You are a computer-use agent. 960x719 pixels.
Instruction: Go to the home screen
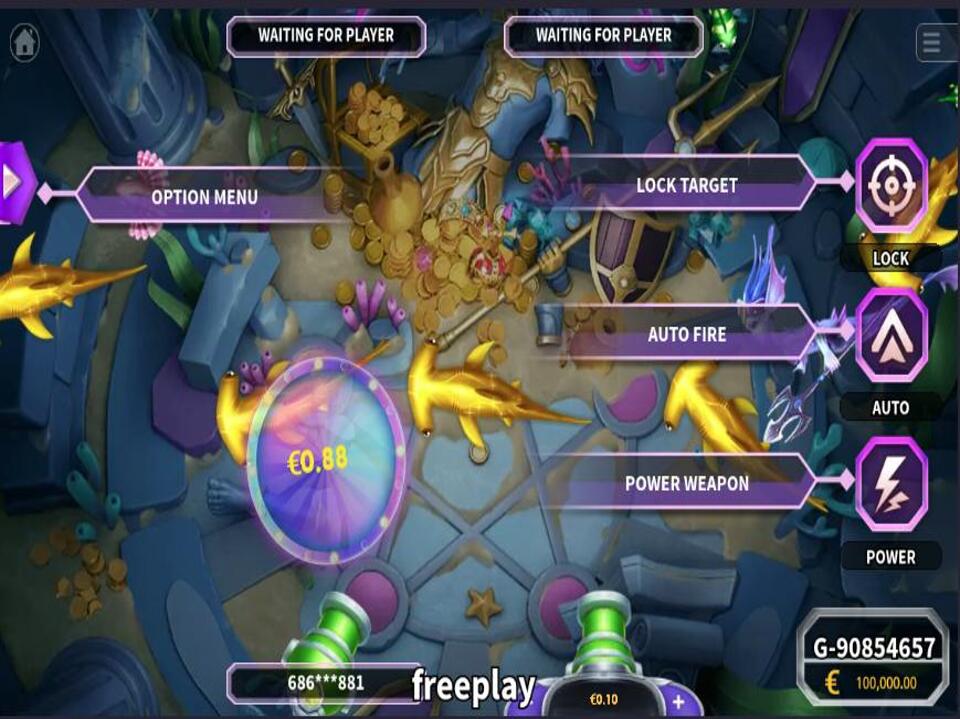24,42
